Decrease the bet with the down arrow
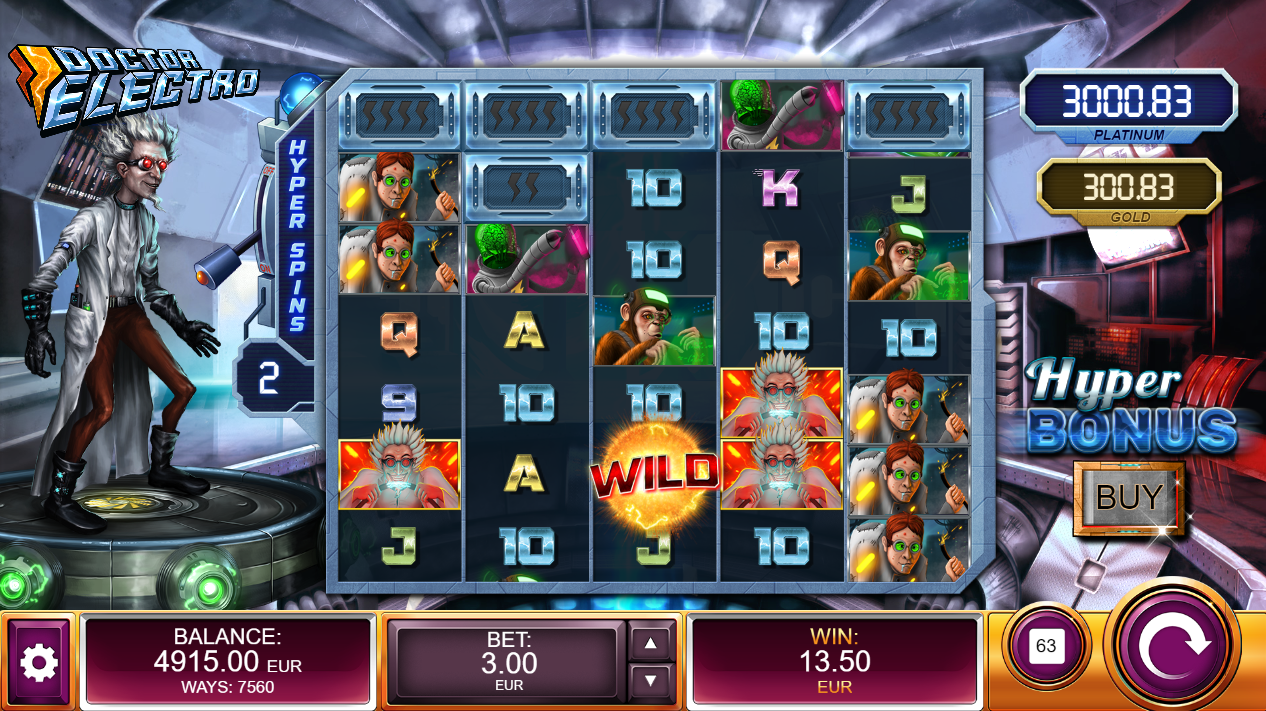Image resolution: width=1266 pixels, height=711 pixels. pyautogui.click(x=651, y=681)
